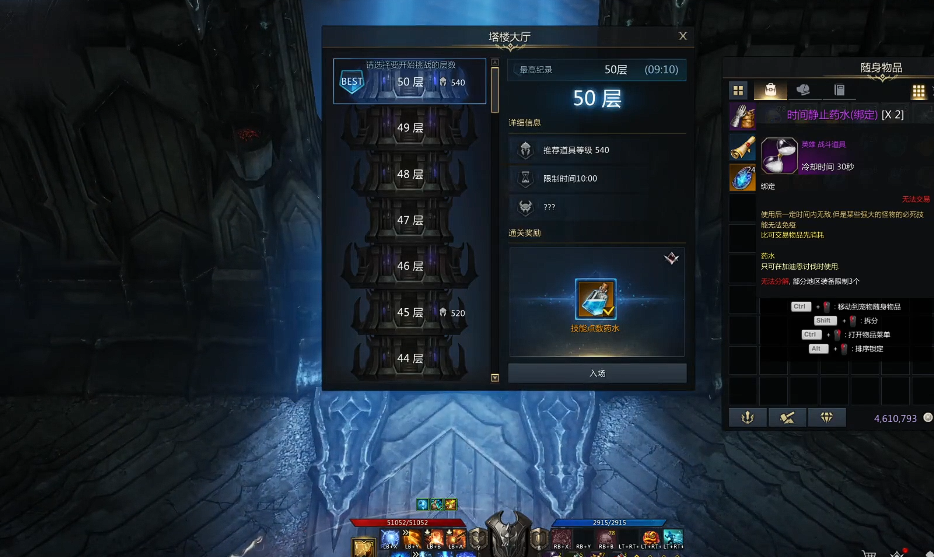
Task: Click the yellow grid icon on inventory tab row
Action: [918, 91]
